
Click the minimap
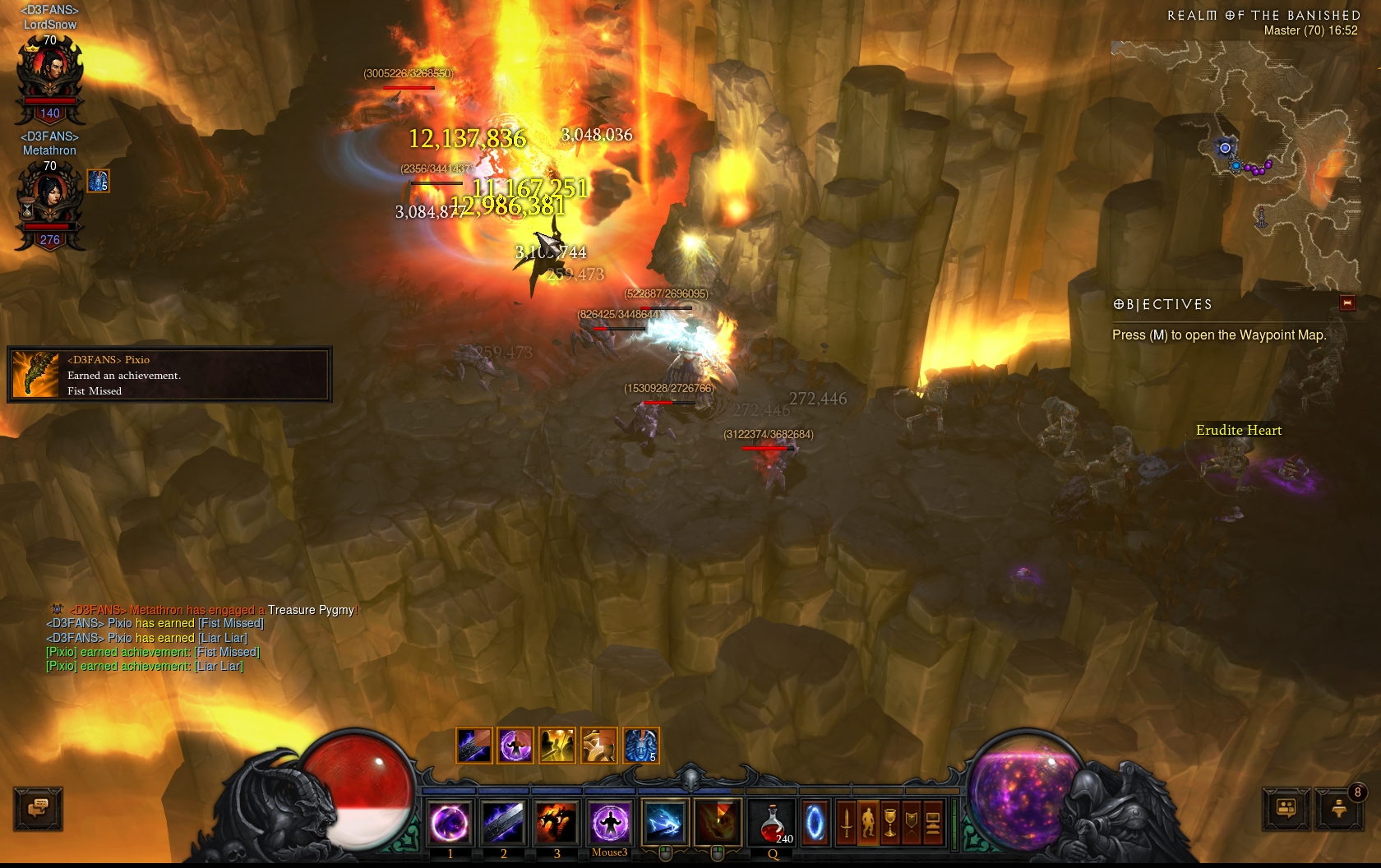[x=1233, y=164]
